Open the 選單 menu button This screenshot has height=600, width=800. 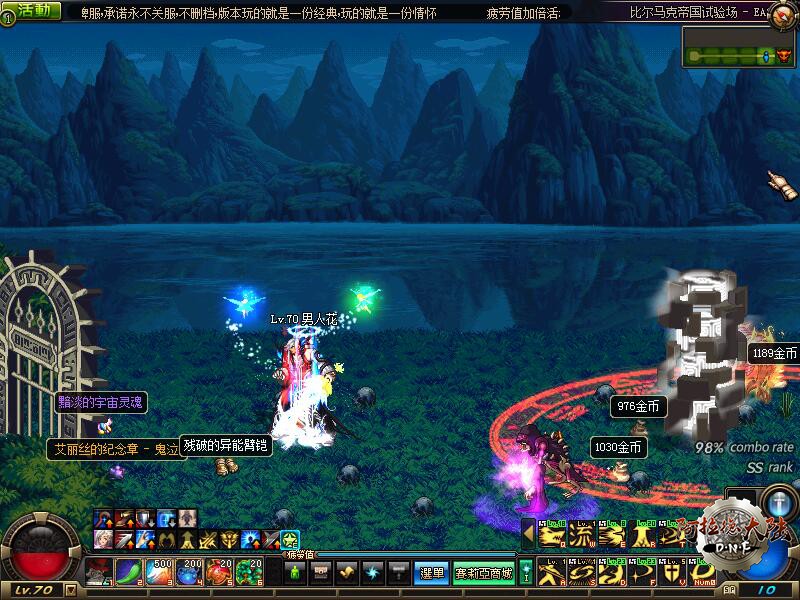coord(432,573)
